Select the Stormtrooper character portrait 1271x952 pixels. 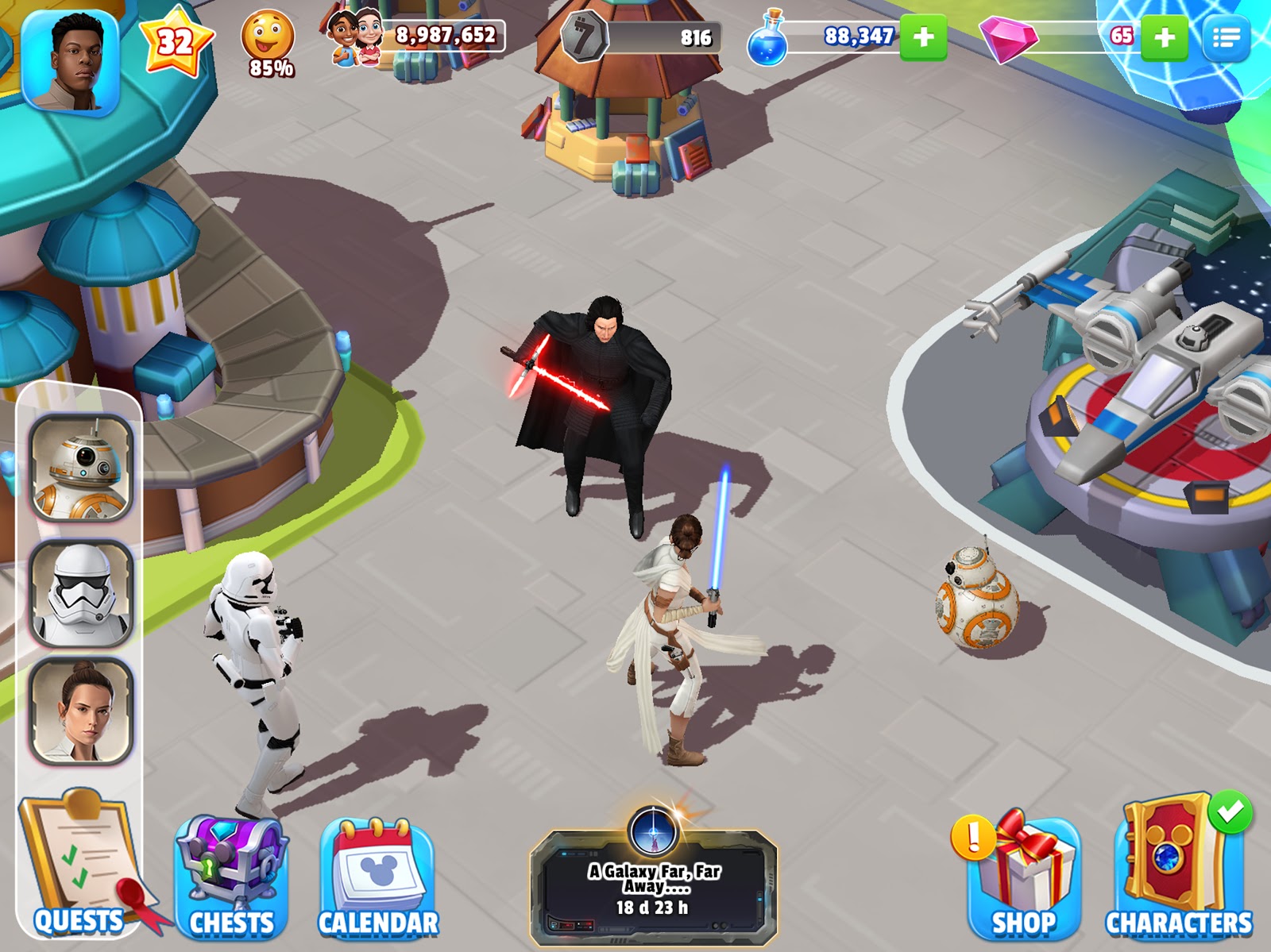point(81,593)
